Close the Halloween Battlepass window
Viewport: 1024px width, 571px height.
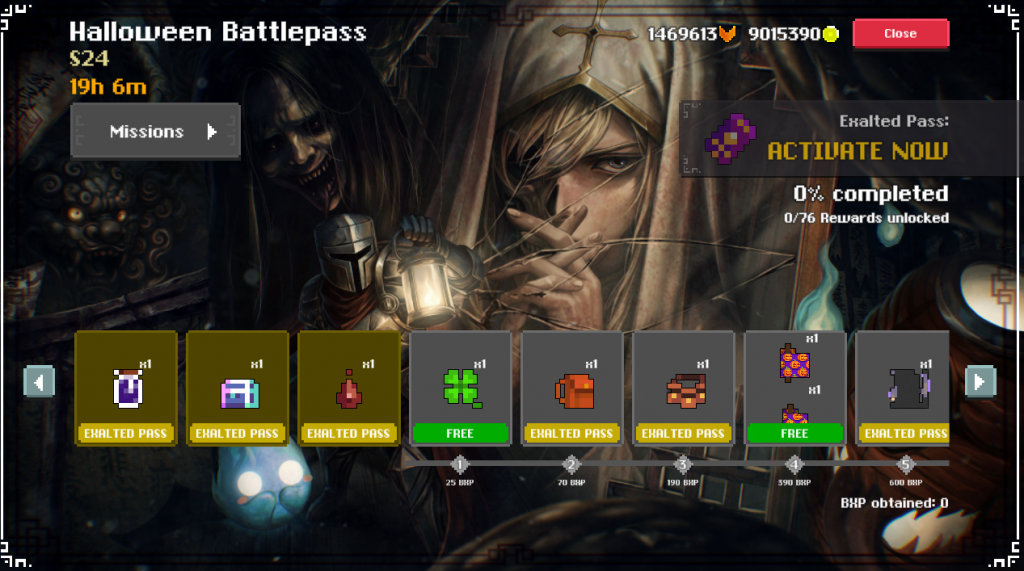click(x=900, y=33)
